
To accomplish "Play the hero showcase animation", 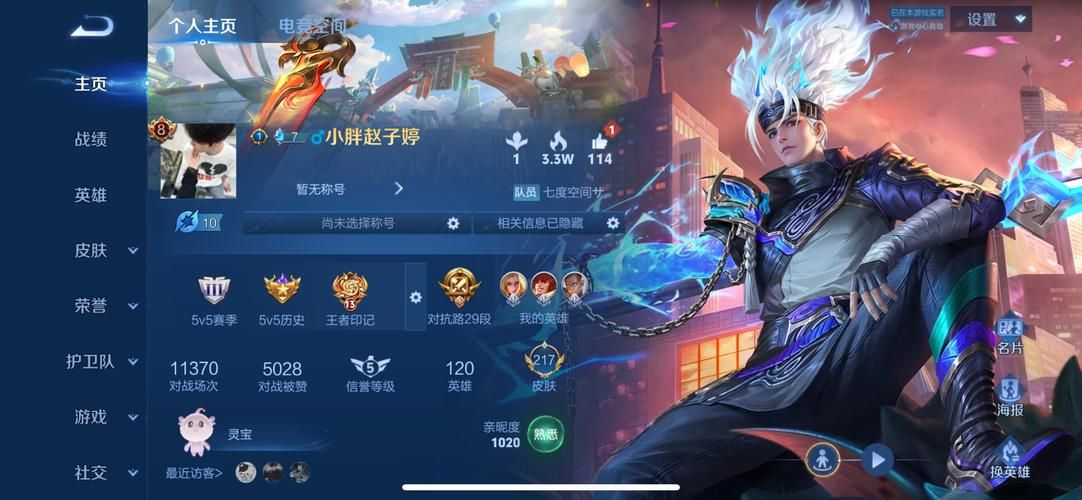I will tap(877, 460).
